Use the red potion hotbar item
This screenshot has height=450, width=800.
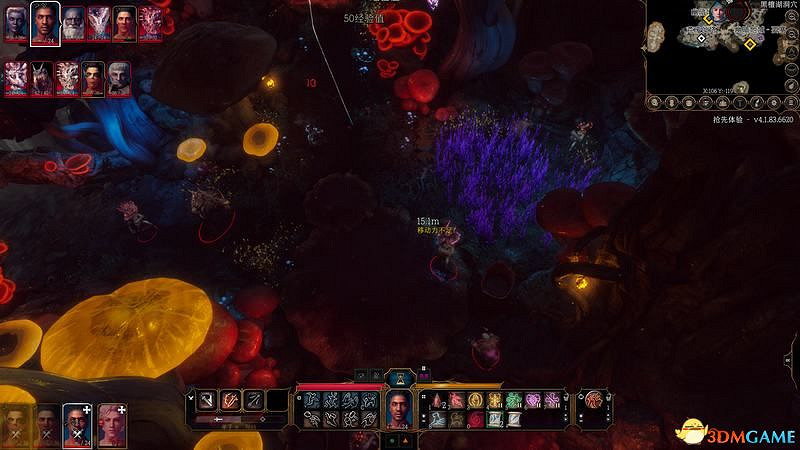[x=438, y=400]
